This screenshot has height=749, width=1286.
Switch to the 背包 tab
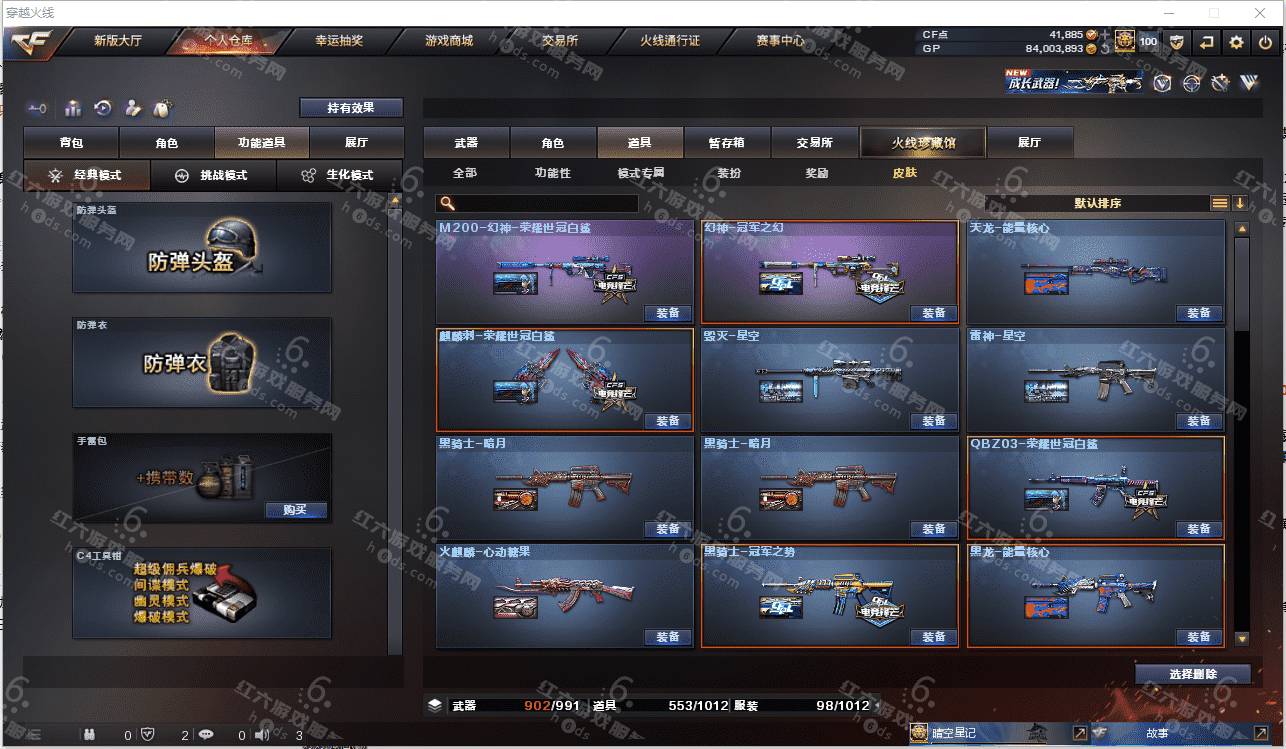(71, 143)
